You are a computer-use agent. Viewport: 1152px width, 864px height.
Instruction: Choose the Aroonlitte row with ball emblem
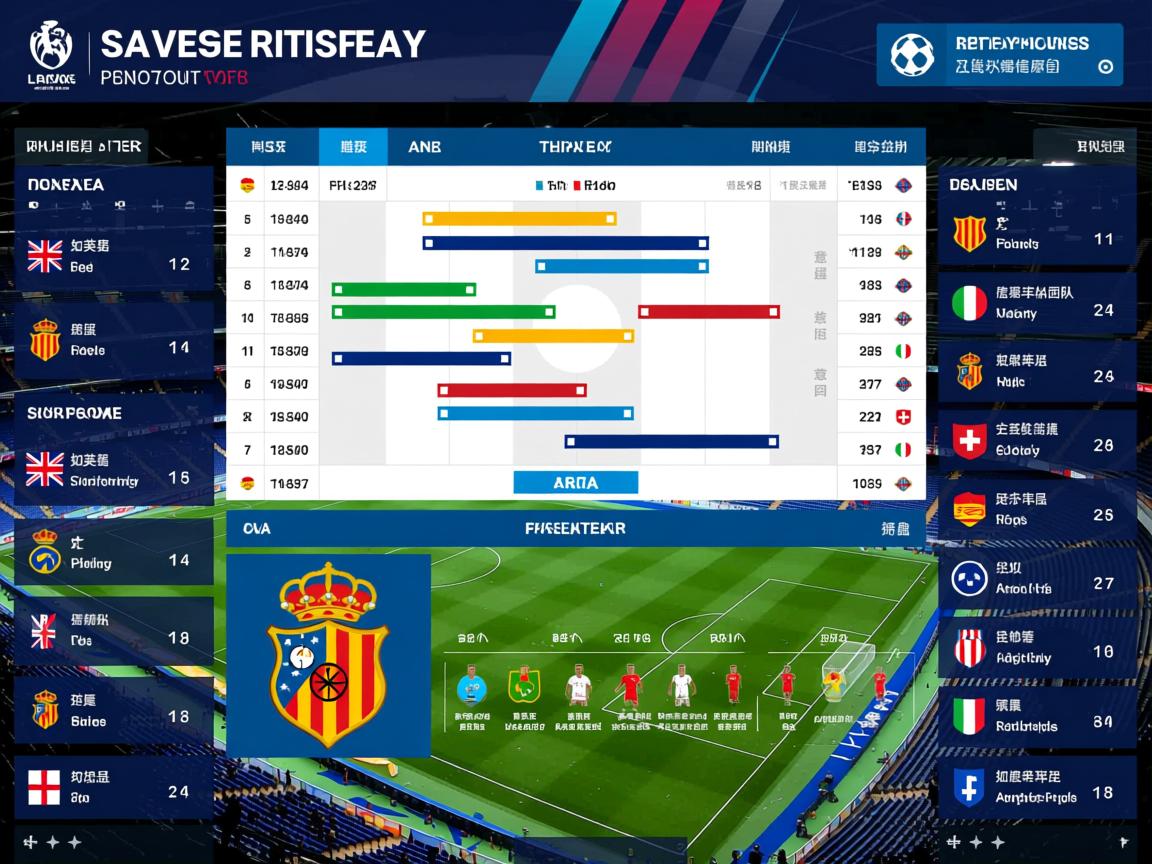pyautogui.click(x=1037, y=579)
